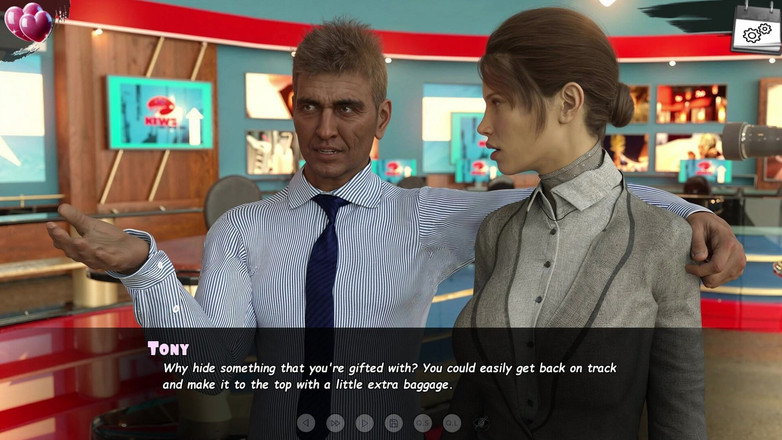Toggle skip with the fast-forward button
This screenshot has width=782, height=440.
click(336, 423)
